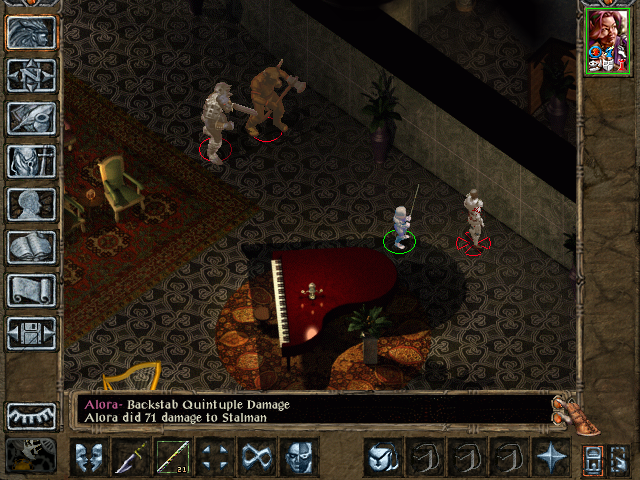Activate the two masks action button
Viewport: 640px width, 480px height.
click(x=90, y=457)
